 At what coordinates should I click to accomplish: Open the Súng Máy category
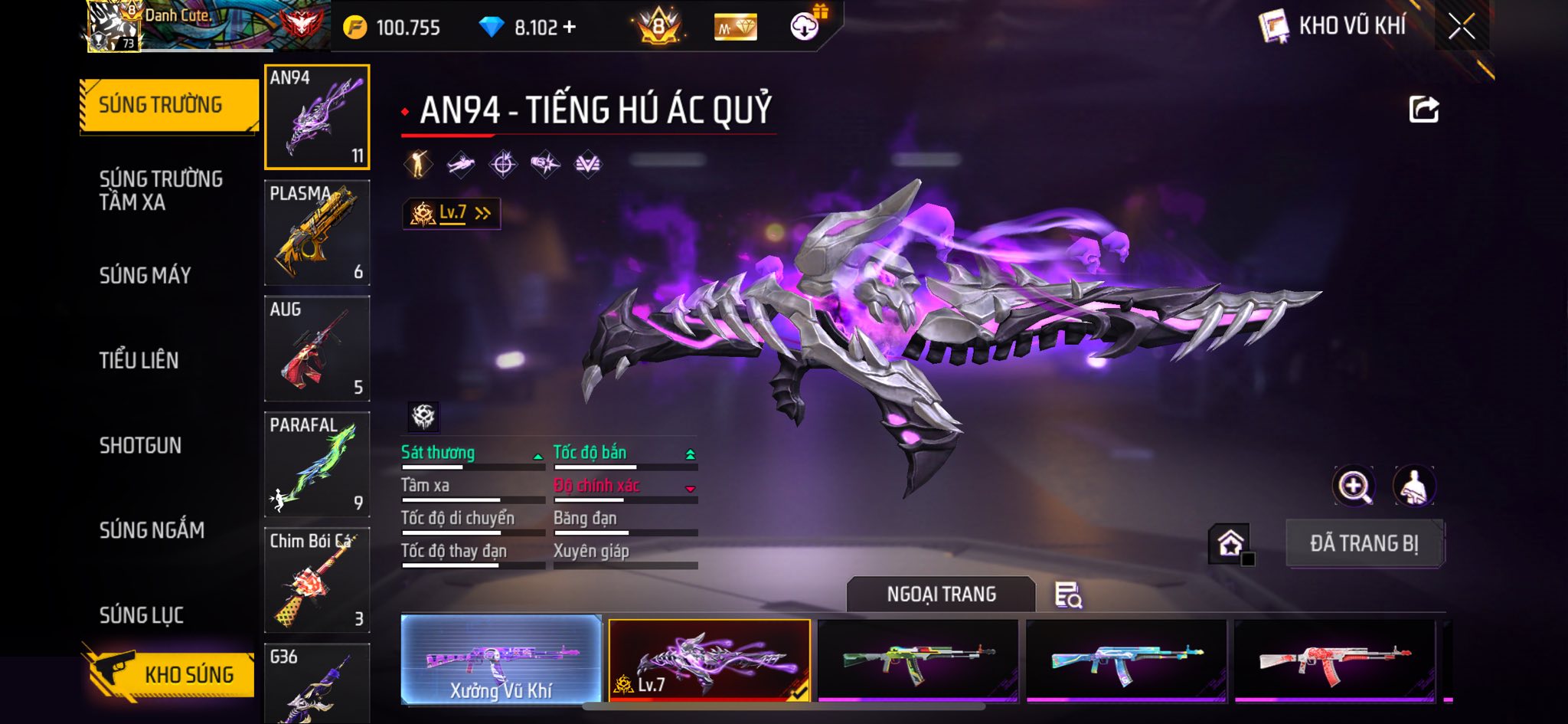[145, 275]
